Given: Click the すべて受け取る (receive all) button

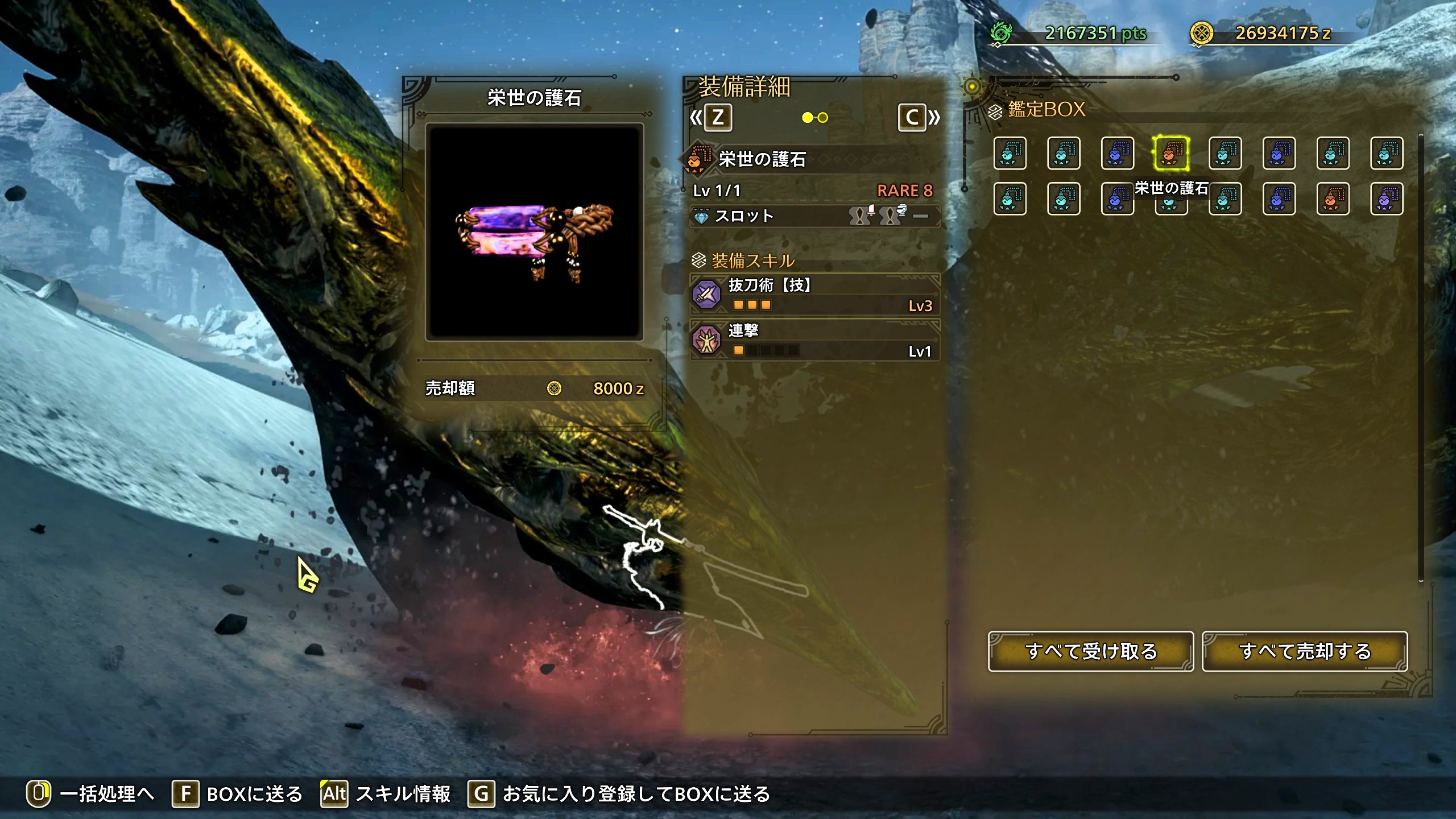Looking at the screenshot, I should click(1090, 651).
